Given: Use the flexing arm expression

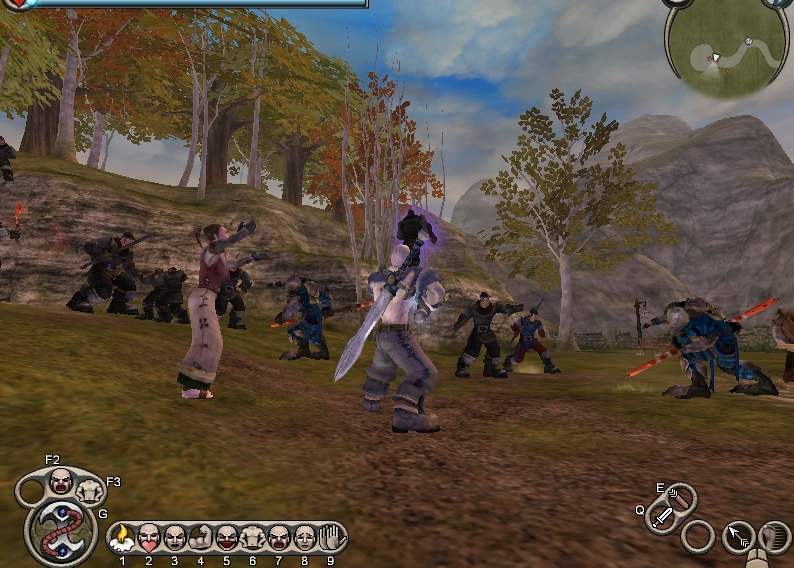Looking at the screenshot, I should coord(200,538).
